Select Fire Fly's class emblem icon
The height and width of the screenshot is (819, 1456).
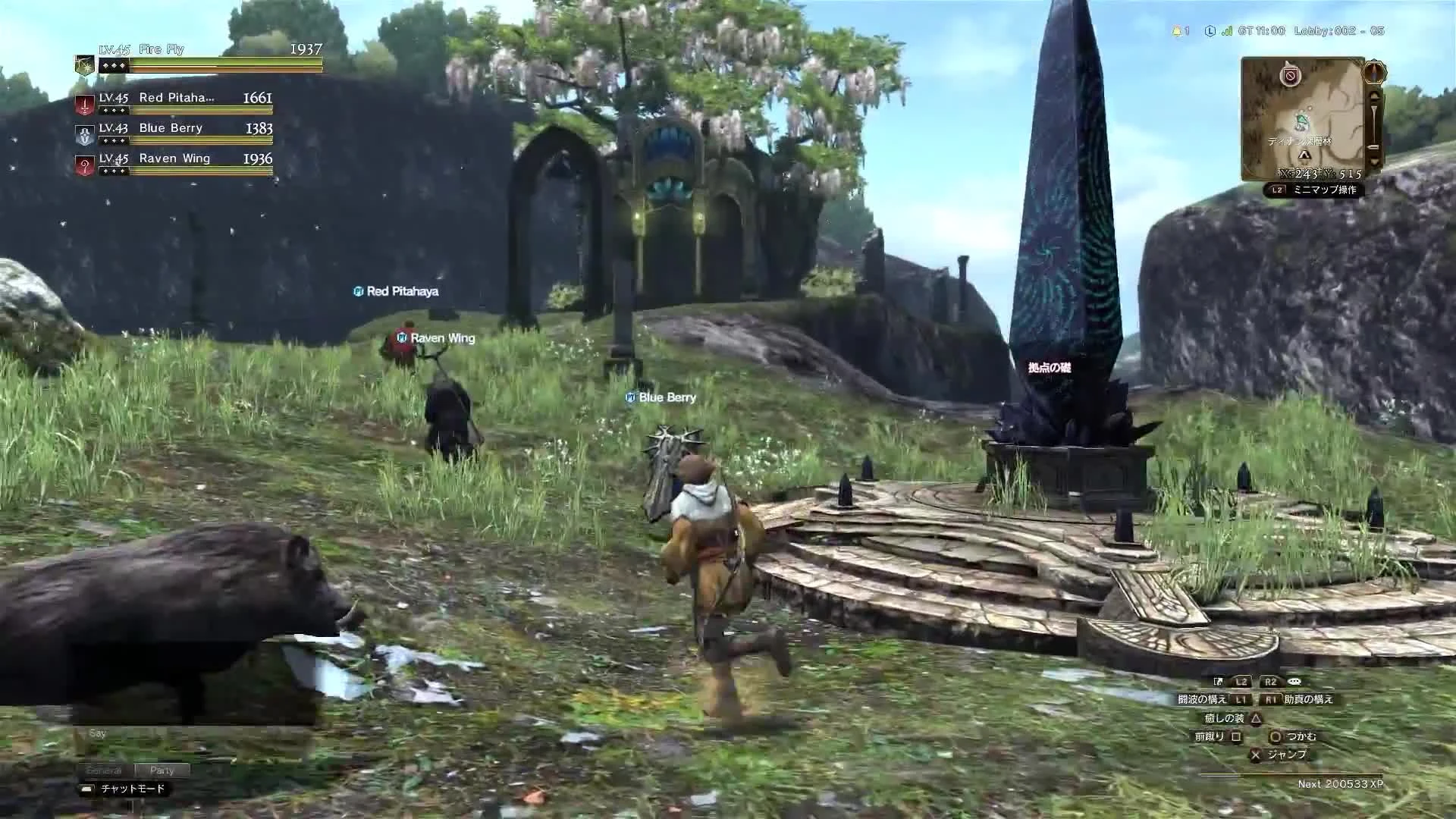(83, 65)
